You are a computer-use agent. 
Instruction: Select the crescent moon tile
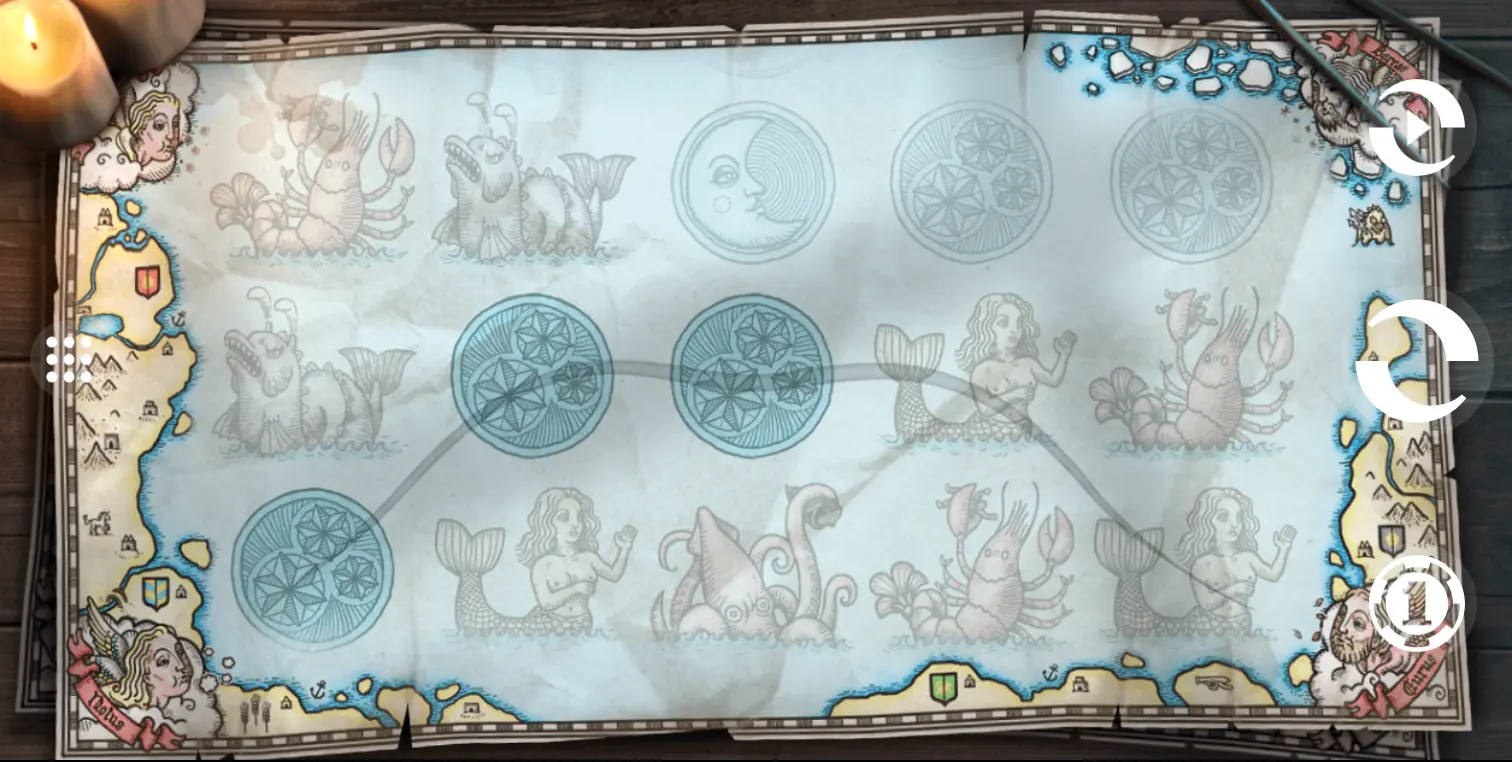tap(755, 180)
